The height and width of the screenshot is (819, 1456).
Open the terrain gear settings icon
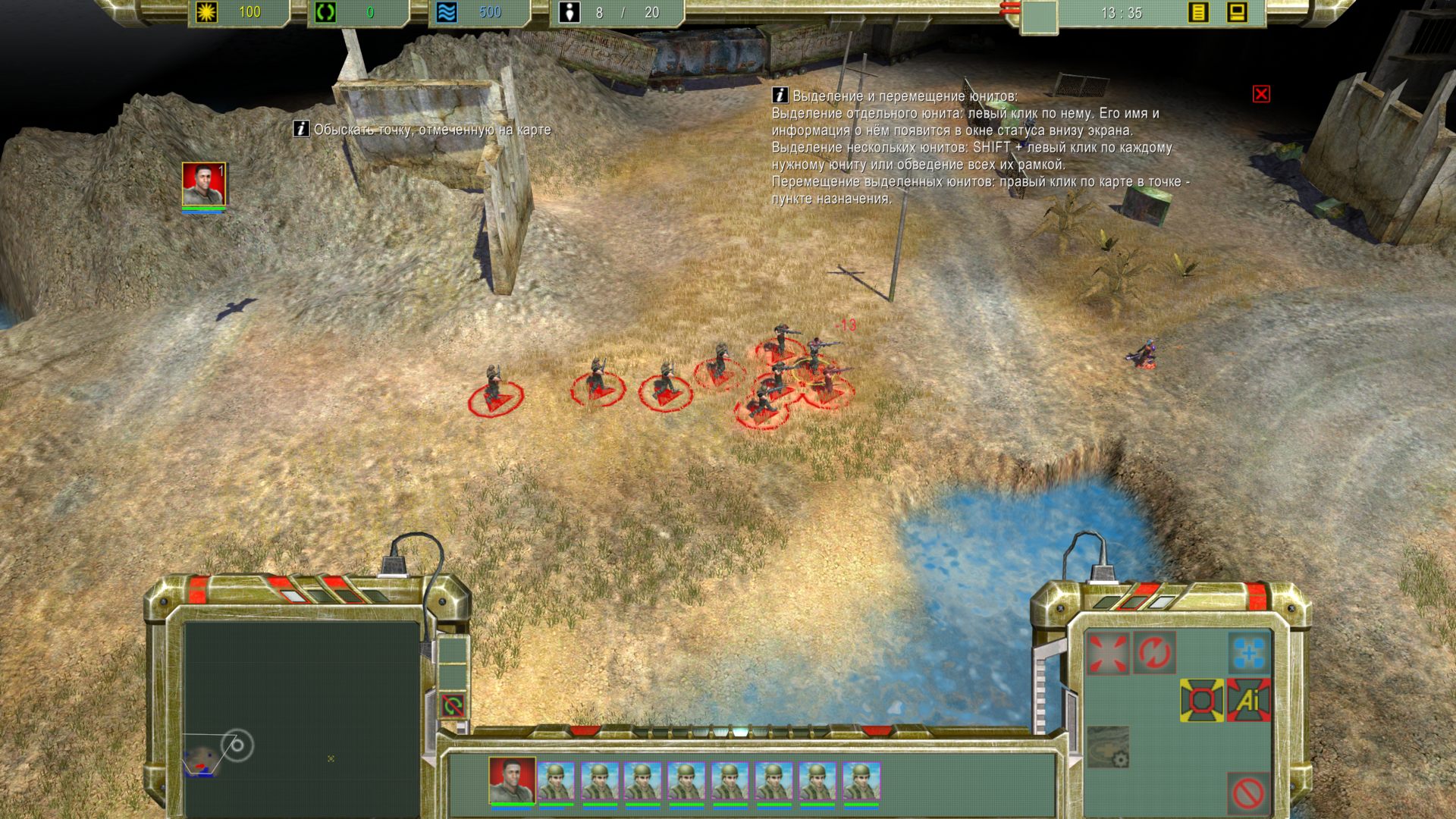[x=1108, y=747]
